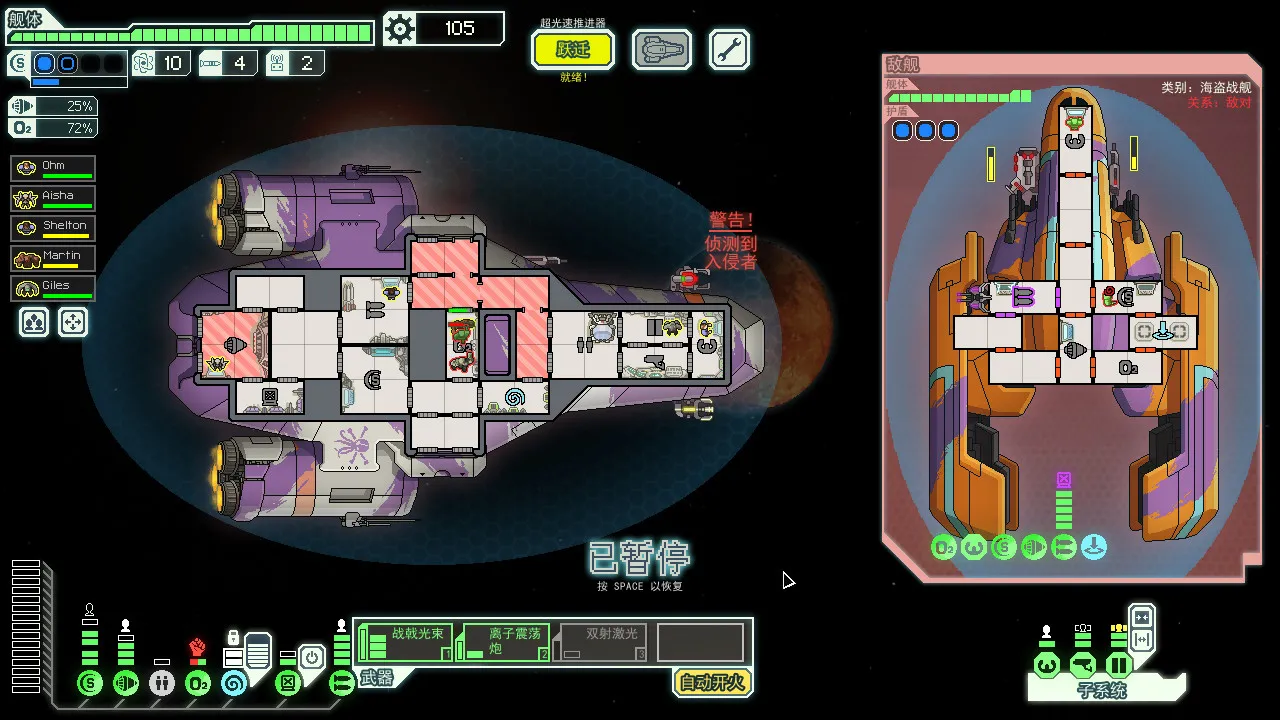The width and height of the screenshot is (1280, 720).
Task: Click the 跃迁 jump button
Action: 572,49
